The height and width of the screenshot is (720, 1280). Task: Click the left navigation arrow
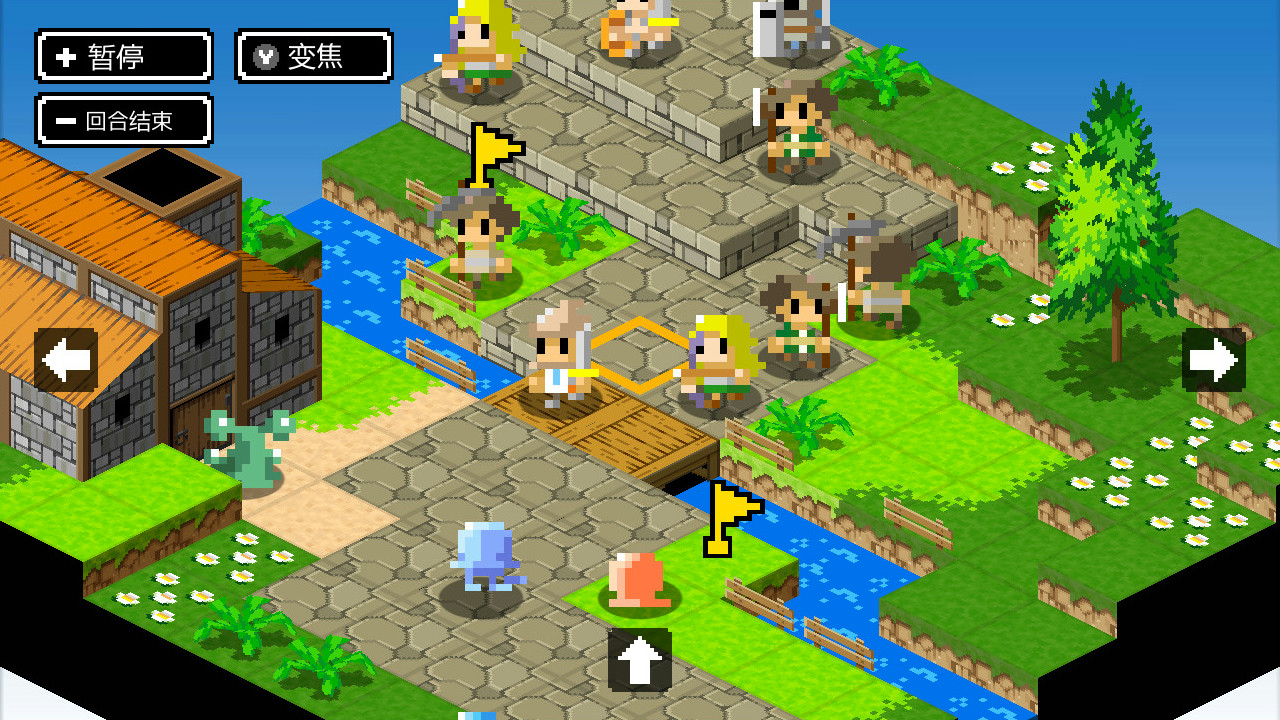point(66,357)
